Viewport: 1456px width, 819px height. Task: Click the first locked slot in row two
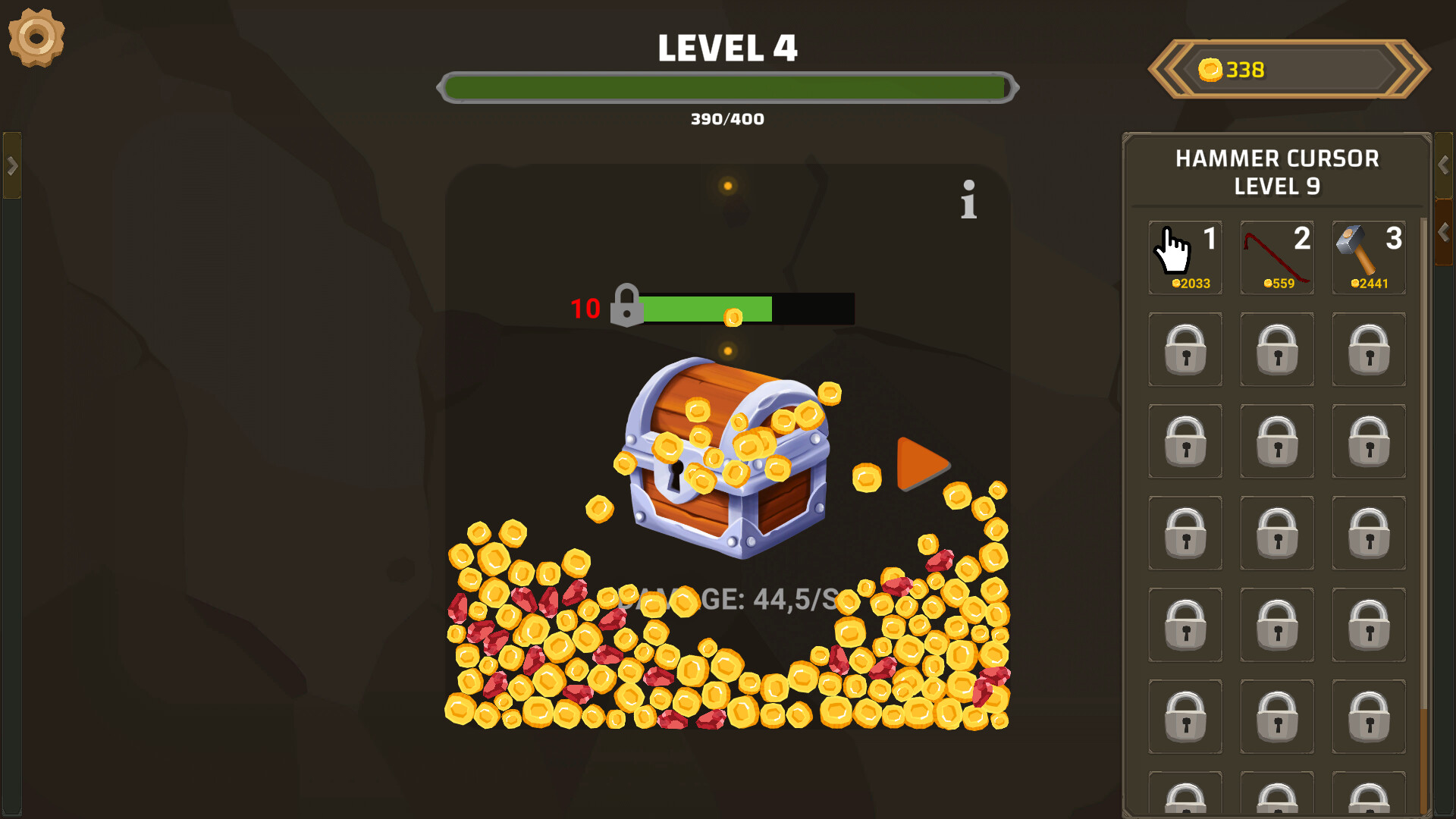(x=1185, y=350)
